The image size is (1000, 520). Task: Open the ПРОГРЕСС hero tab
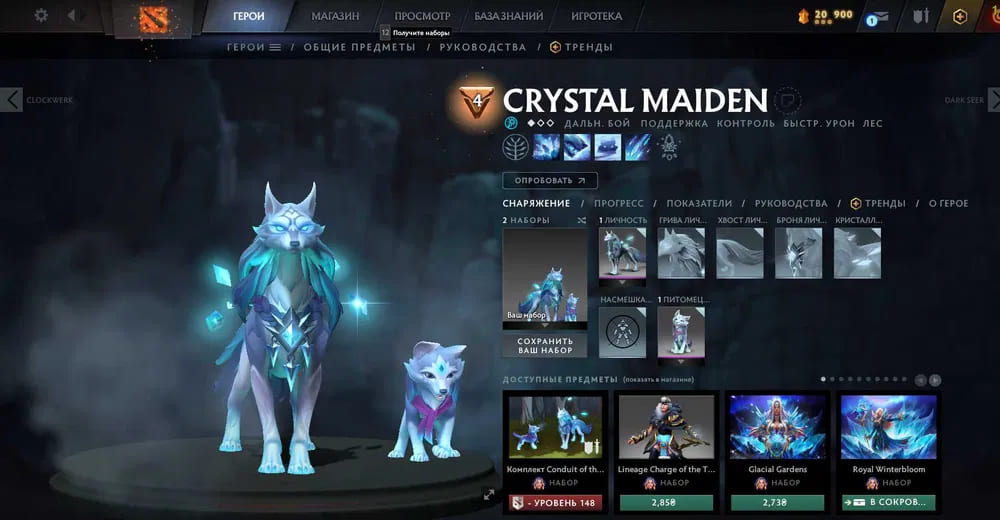coord(618,203)
